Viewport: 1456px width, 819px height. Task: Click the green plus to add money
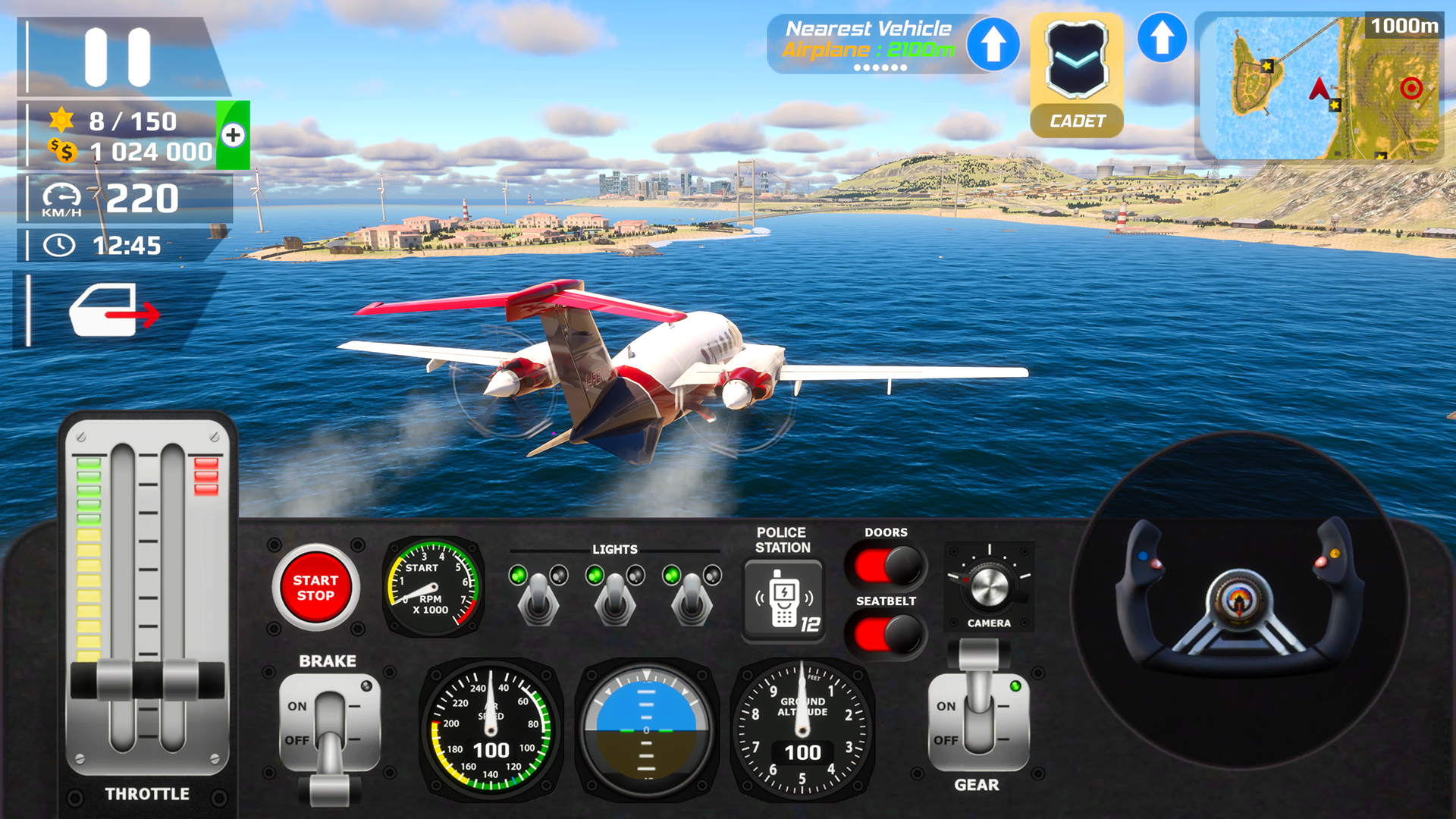(235, 136)
